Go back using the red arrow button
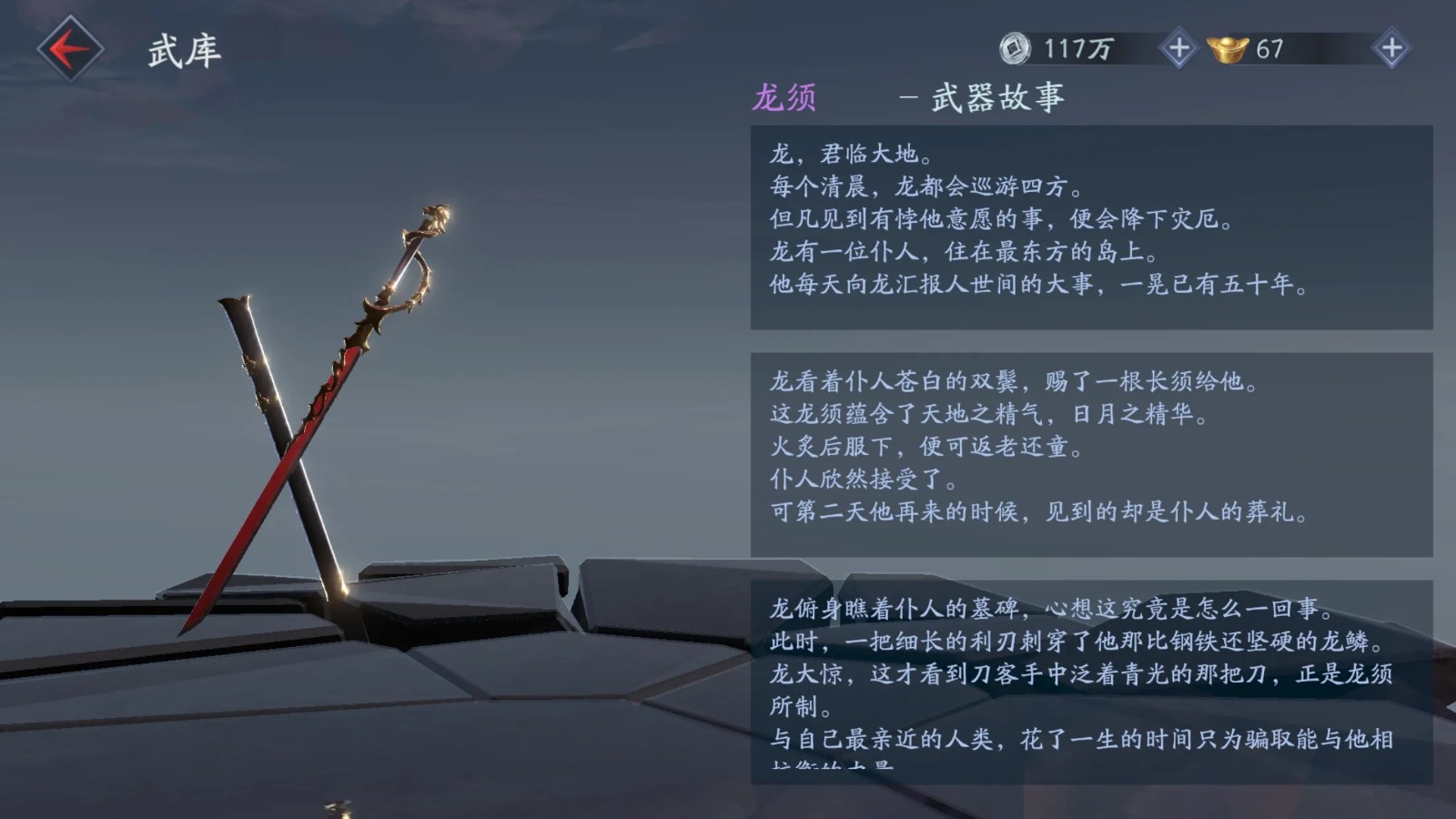1456x819 pixels. click(x=70, y=49)
